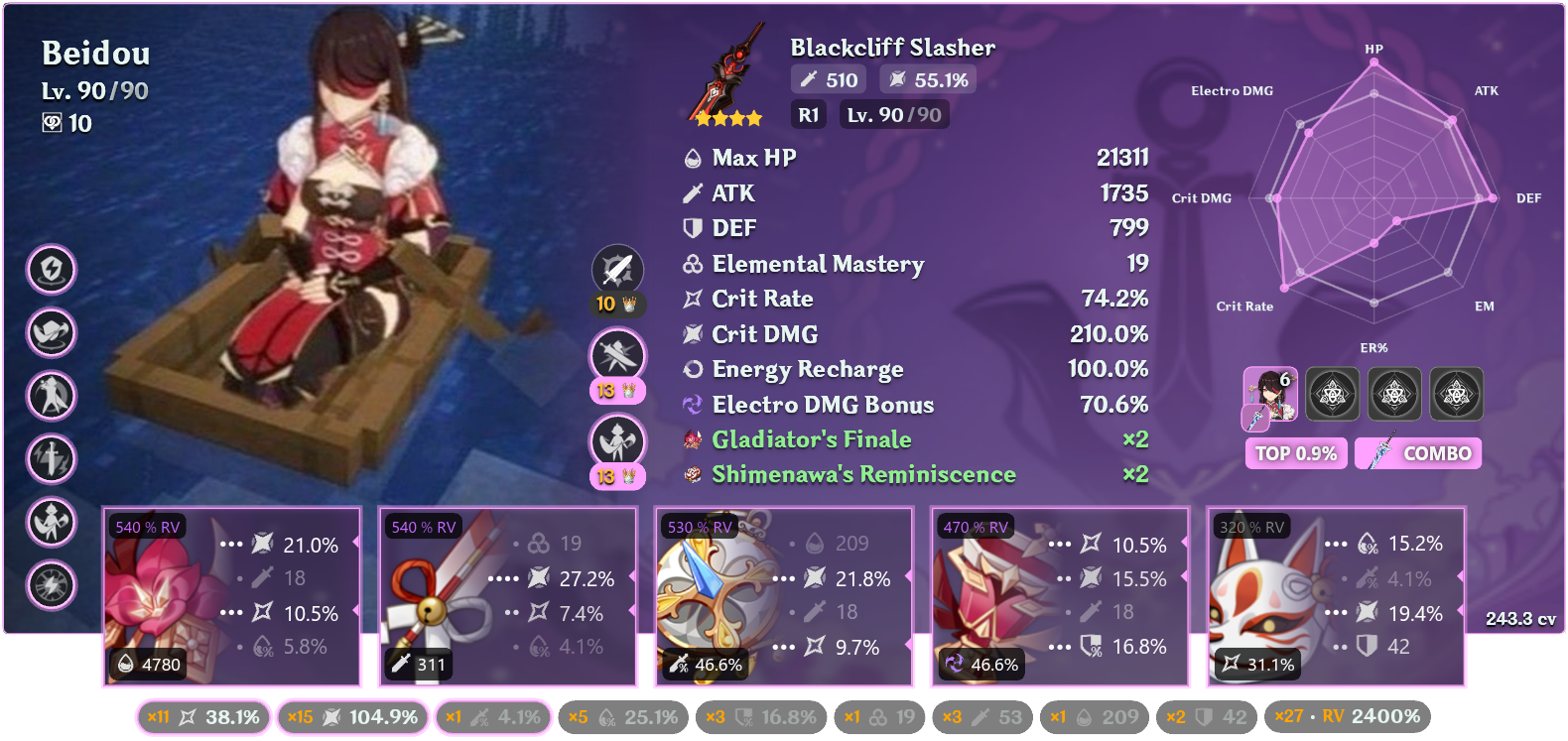Toggle the second locked constellation slot
Viewport: 1568px width, 741px height.
[x=1394, y=394]
